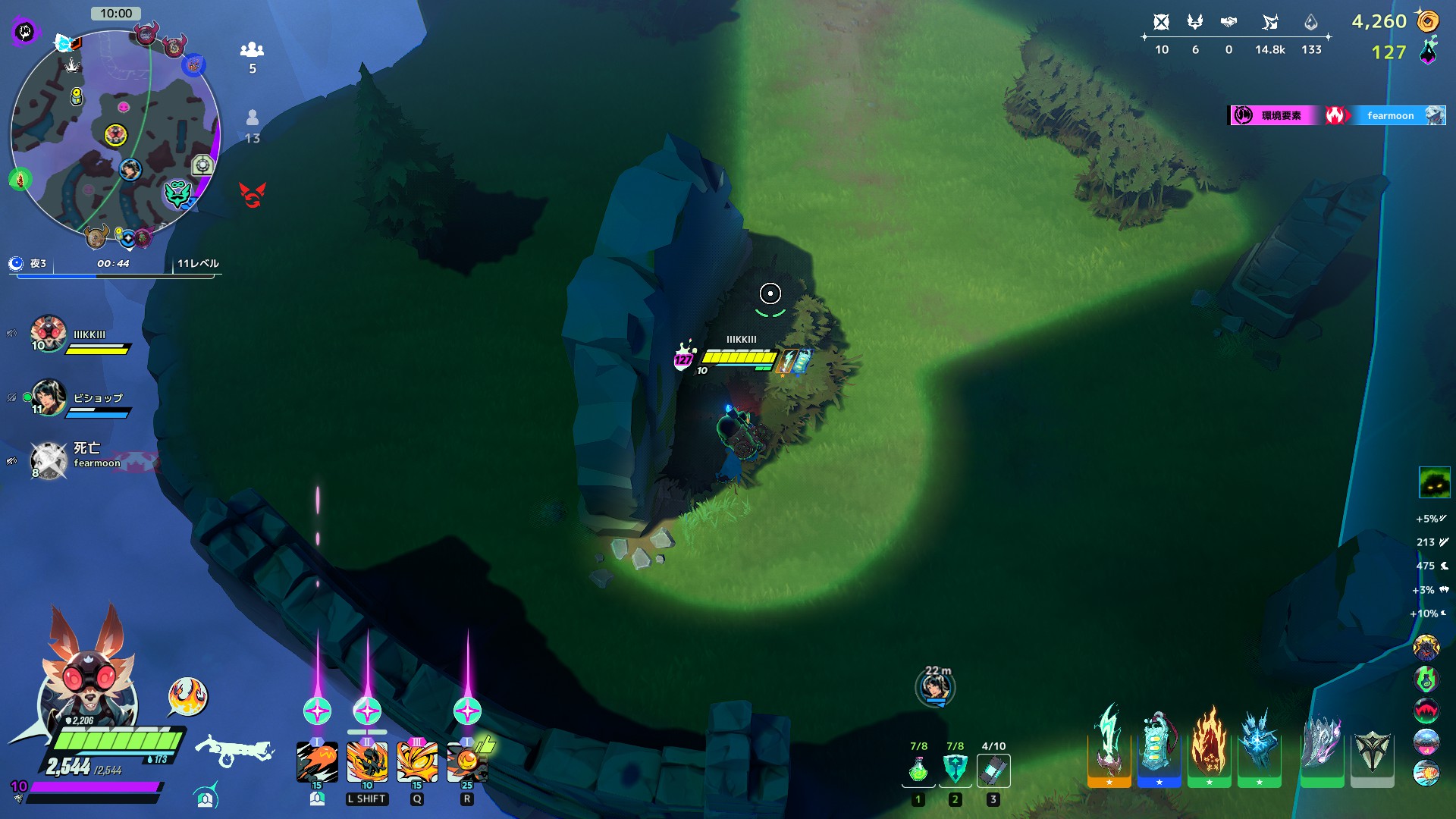The height and width of the screenshot is (819, 1456).
Task: Click the flame passive bubble icon
Action: tap(187, 696)
